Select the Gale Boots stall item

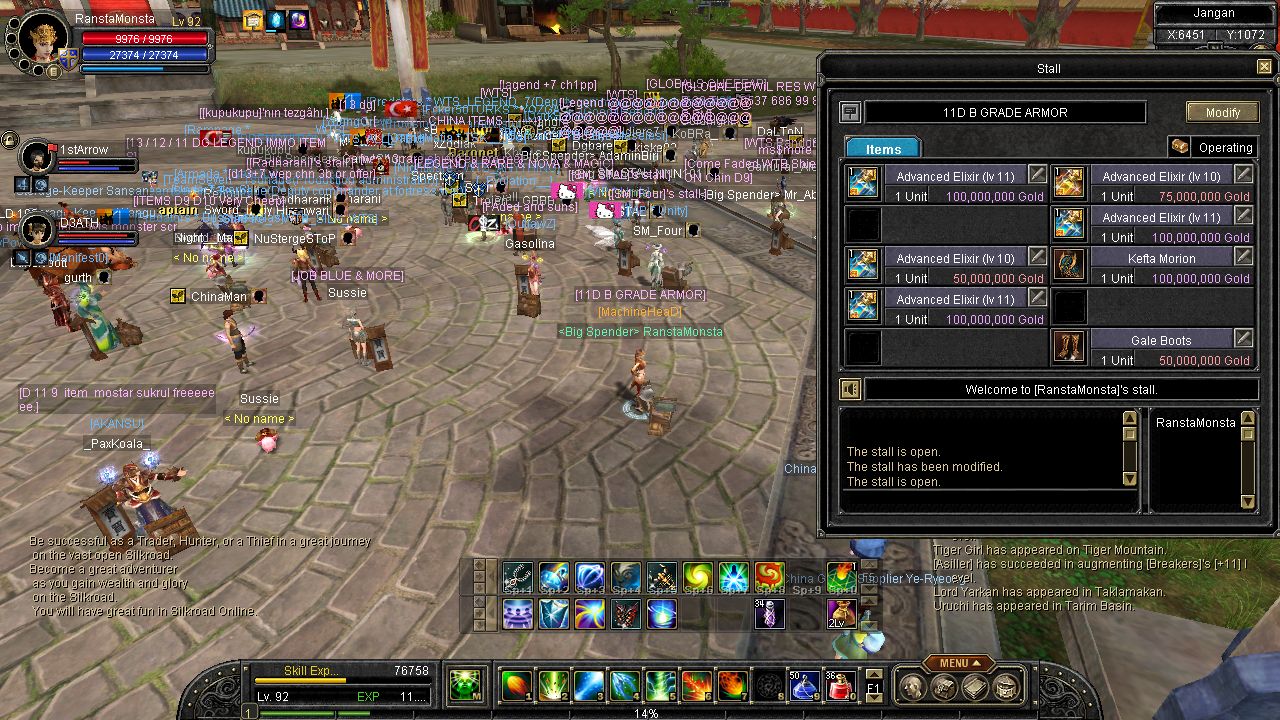point(1069,348)
